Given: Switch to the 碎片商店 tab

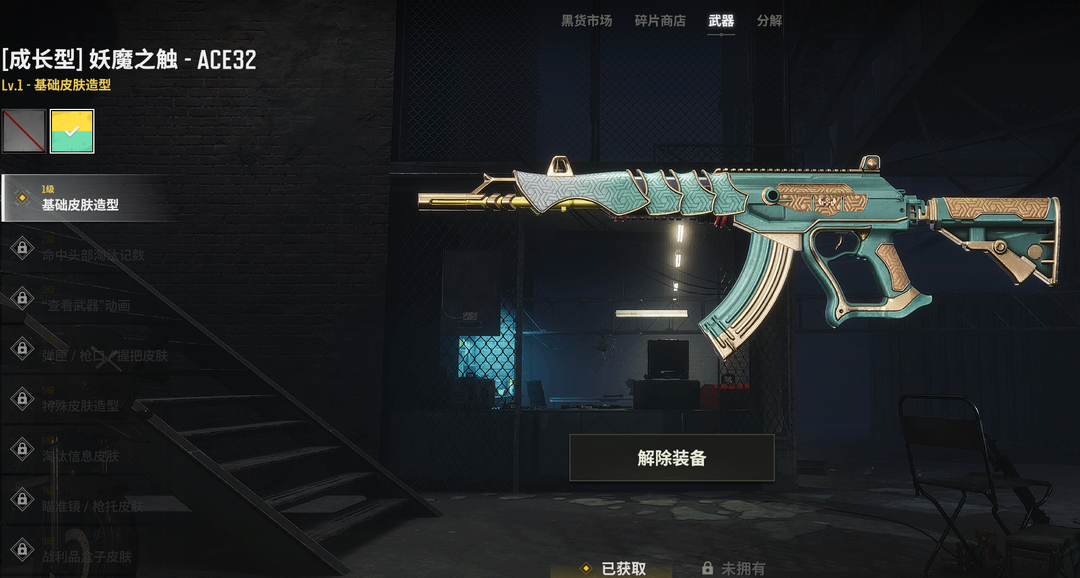Looking at the screenshot, I should (x=660, y=21).
